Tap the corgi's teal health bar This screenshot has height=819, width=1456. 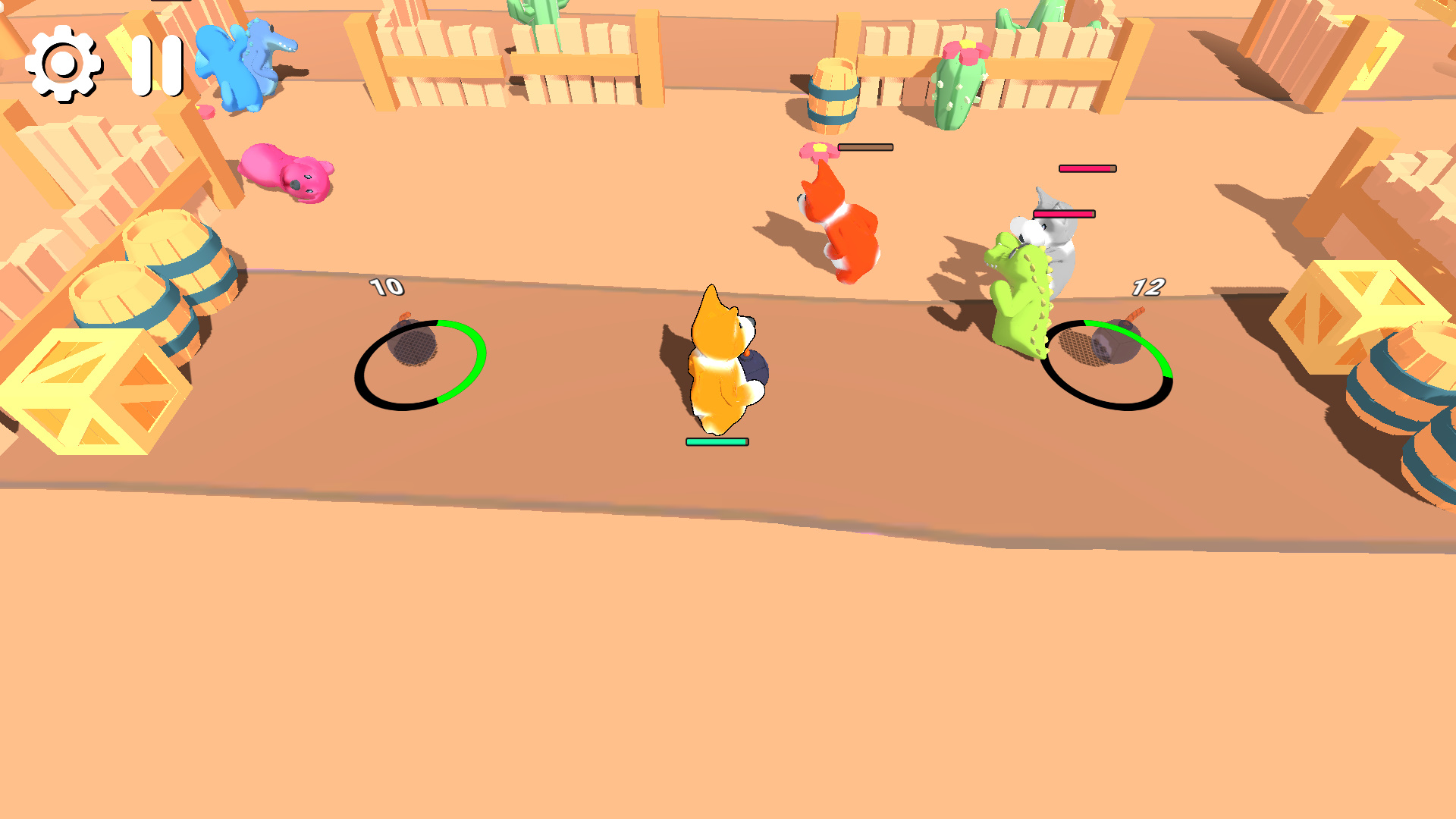coord(717,440)
